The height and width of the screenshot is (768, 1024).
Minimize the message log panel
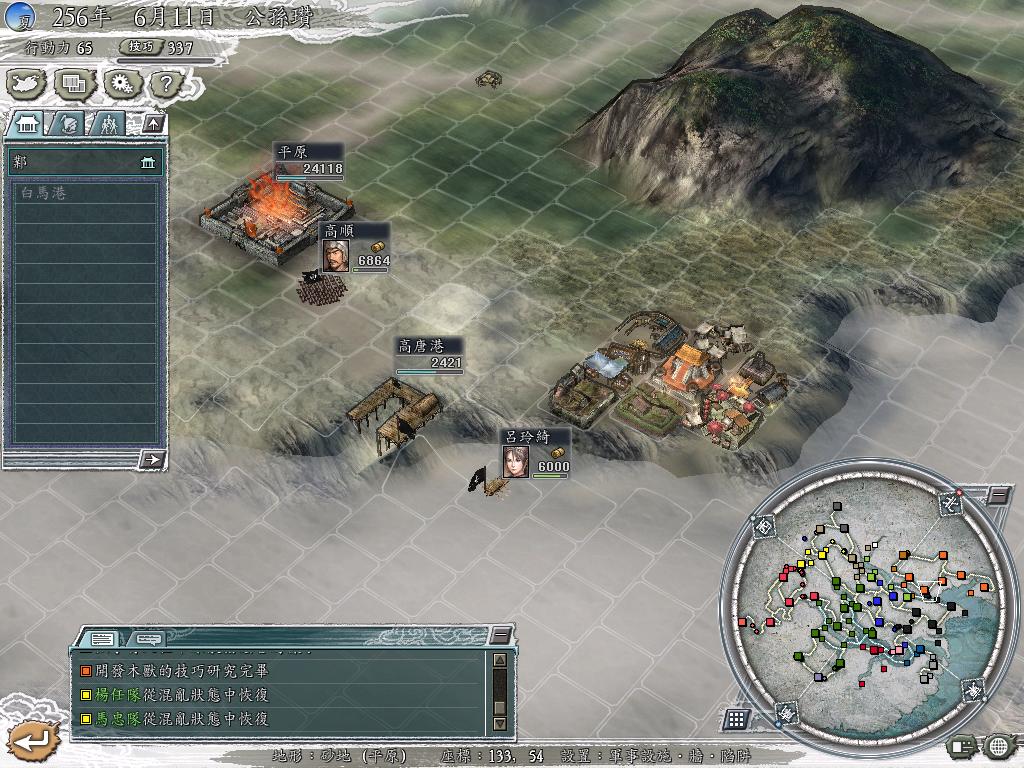tap(500, 636)
